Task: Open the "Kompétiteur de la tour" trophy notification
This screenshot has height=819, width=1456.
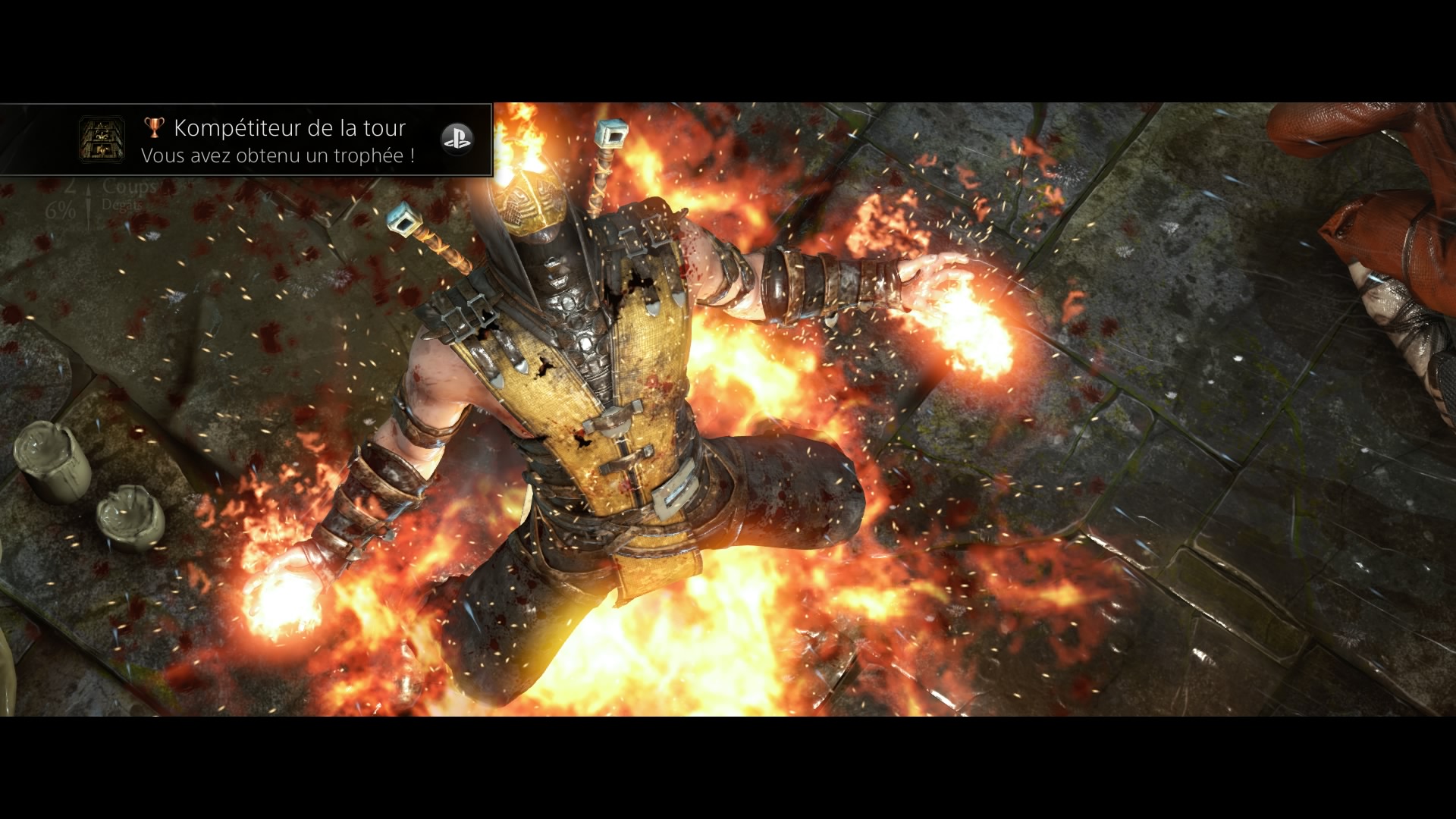Action: pos(288,140)
